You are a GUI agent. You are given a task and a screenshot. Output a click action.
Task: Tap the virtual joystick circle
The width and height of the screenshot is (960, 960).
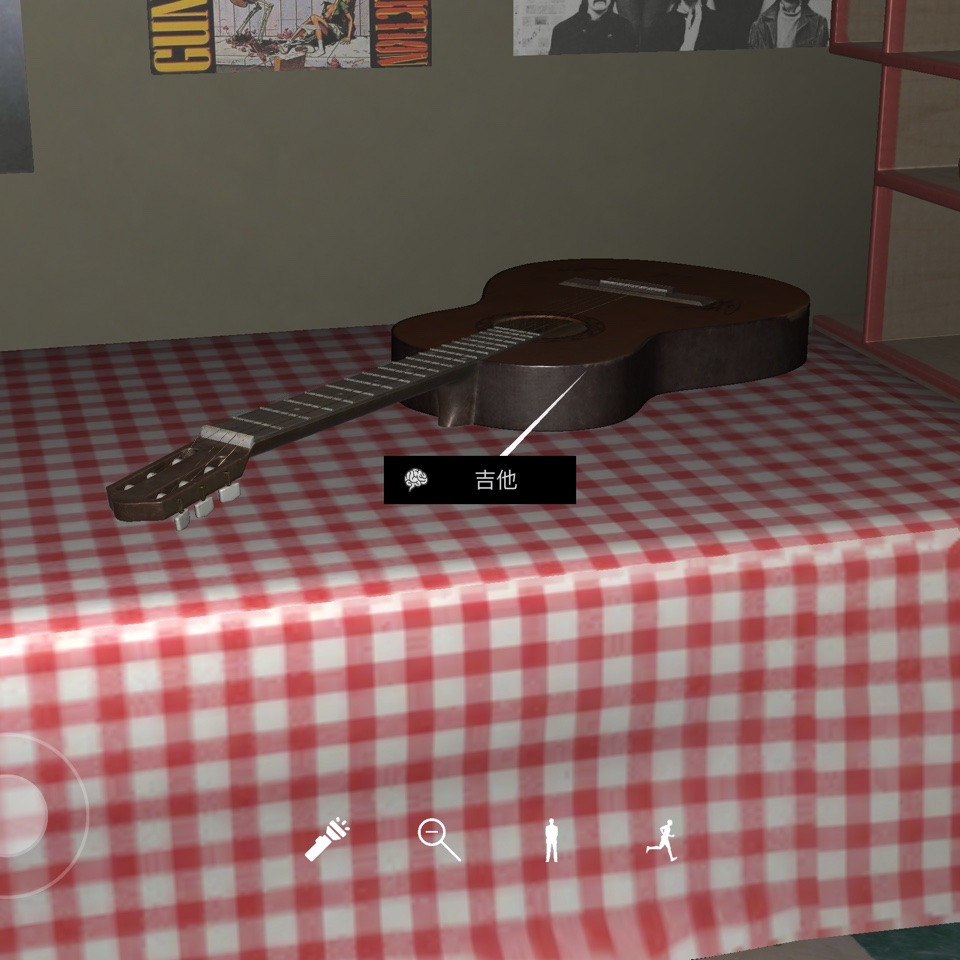(x=18, y=815)
